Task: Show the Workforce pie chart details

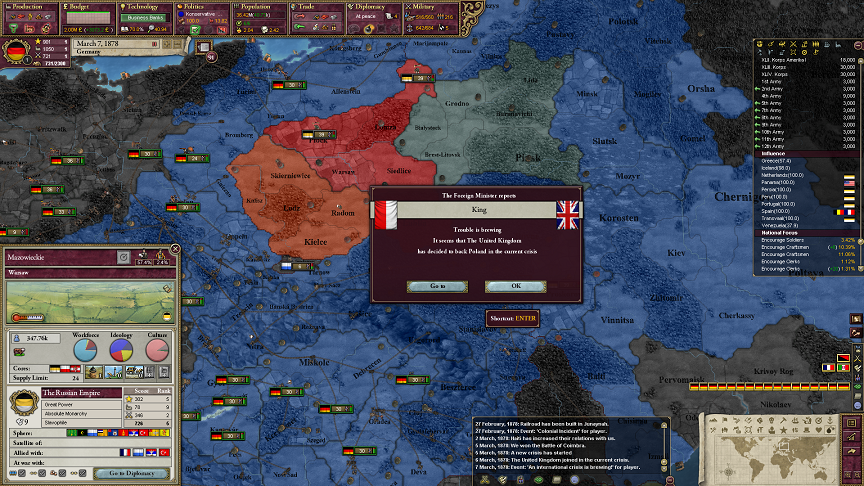Action: point(87,349)
